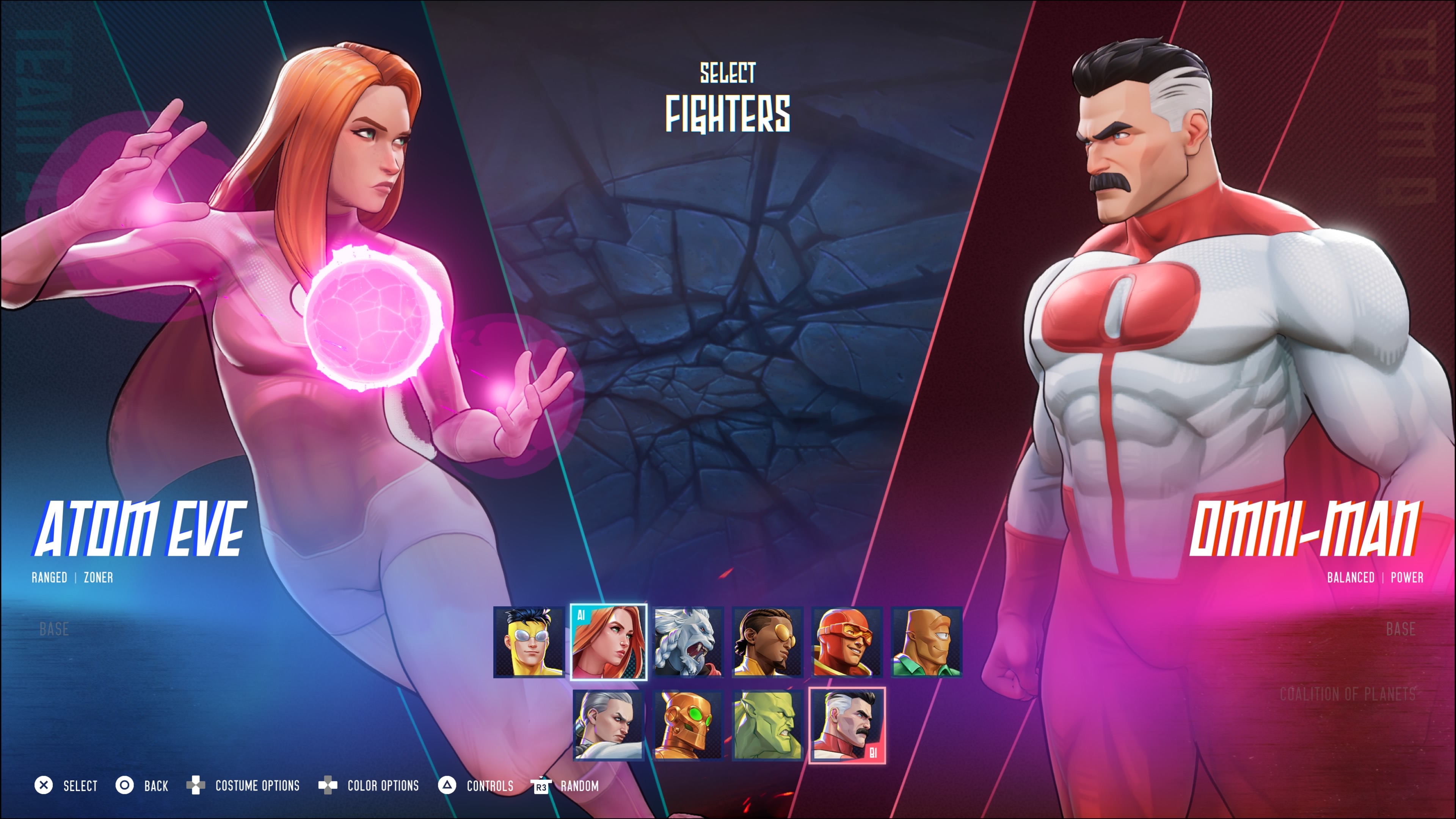The height and width of the screenshot is (819, 1456).
Task: Choose the golden robot with green eyes
Action: point(688,726)
